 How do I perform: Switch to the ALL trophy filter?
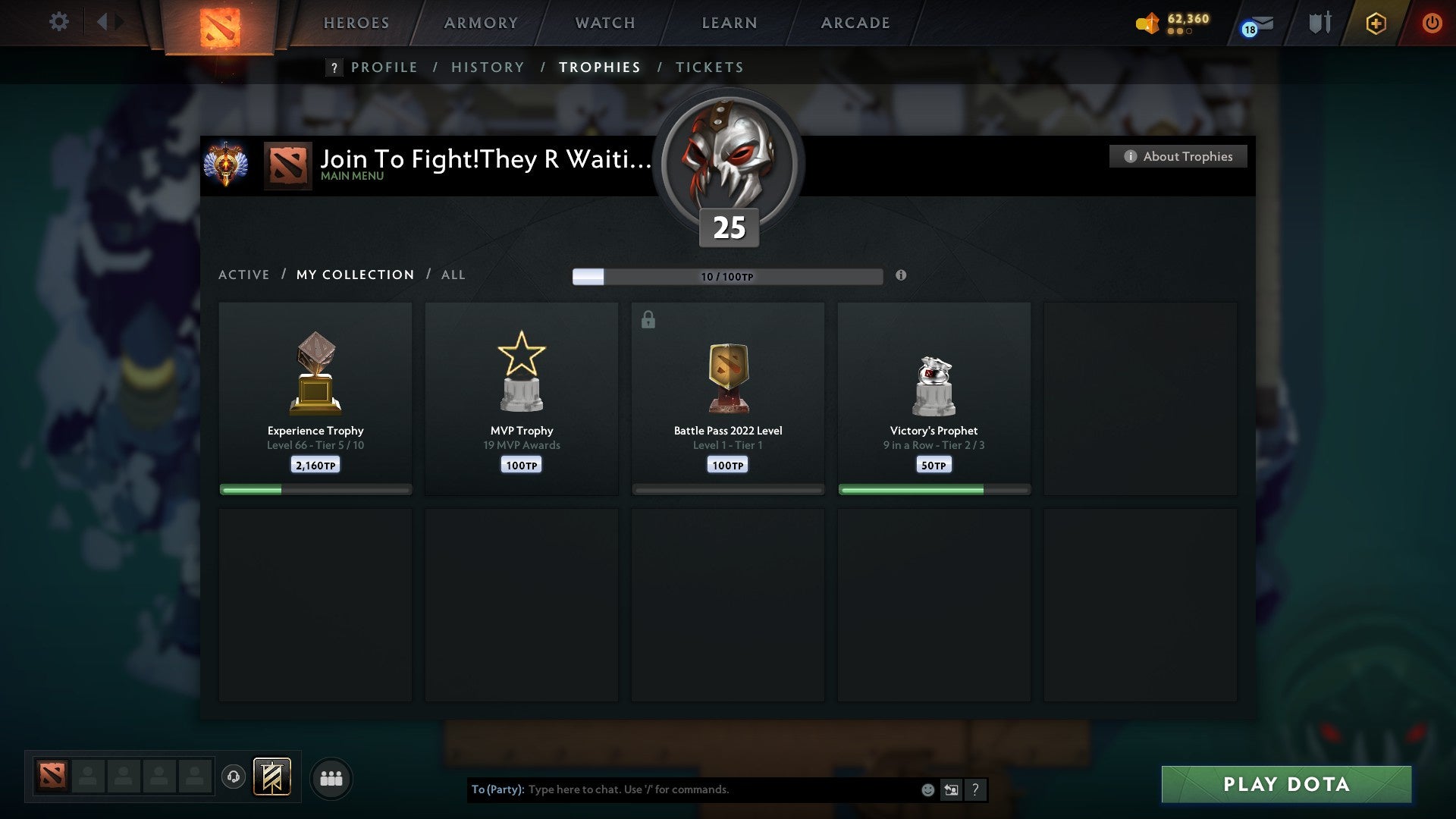[x=453, y=275]
